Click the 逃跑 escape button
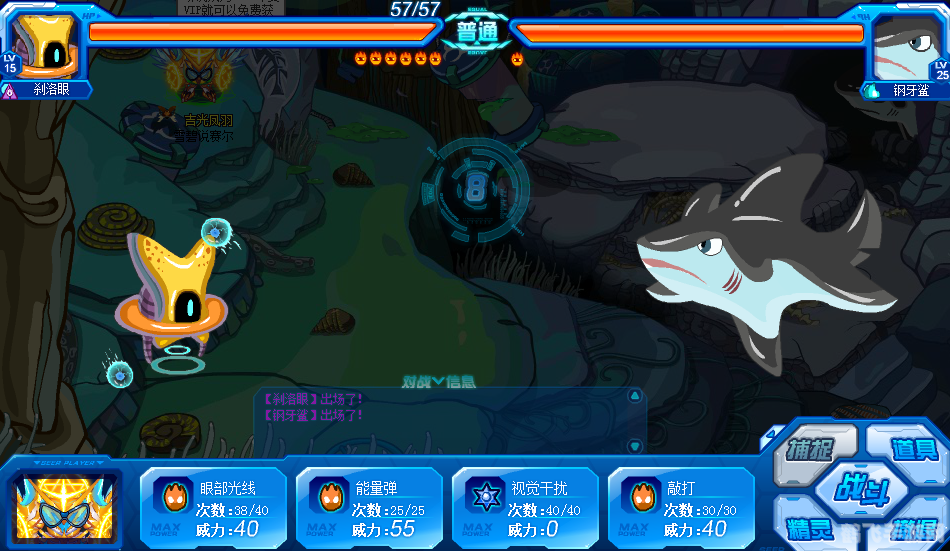Image resolution: width=950 pixels, height=551 pixels. [912, 527]
